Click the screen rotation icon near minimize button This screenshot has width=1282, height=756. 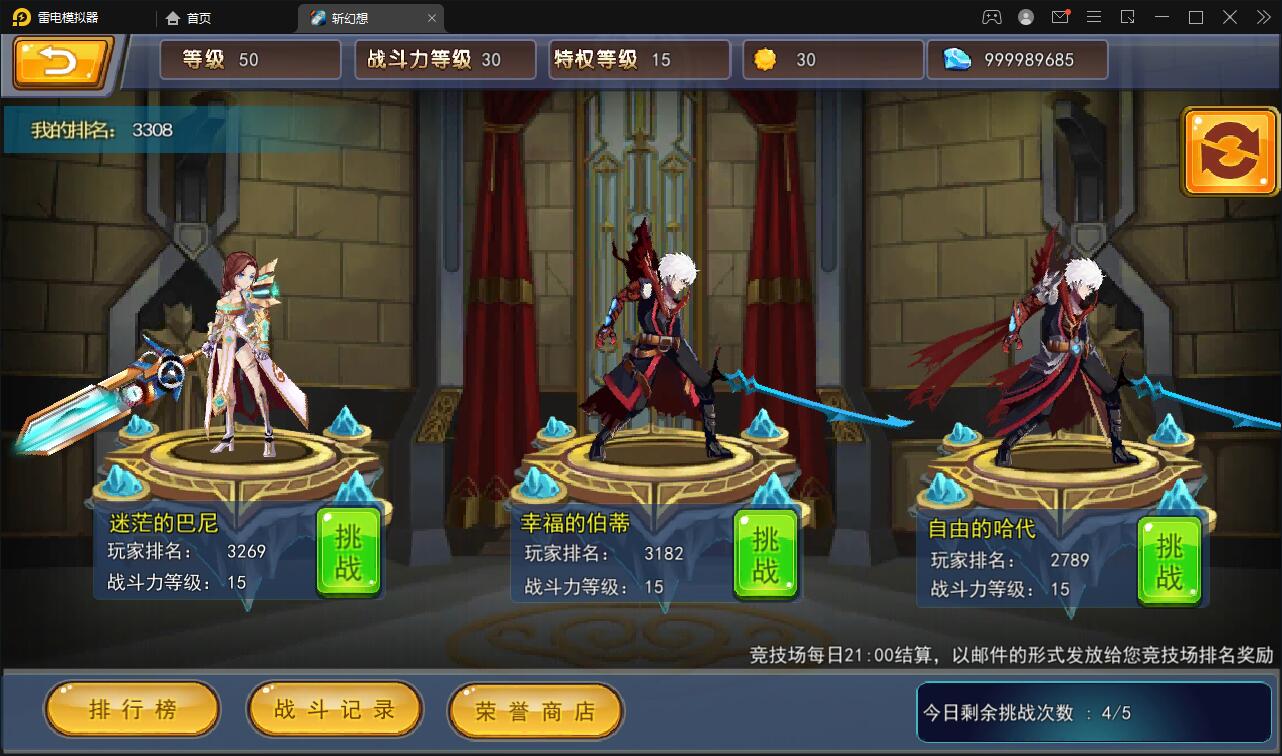1125,17
